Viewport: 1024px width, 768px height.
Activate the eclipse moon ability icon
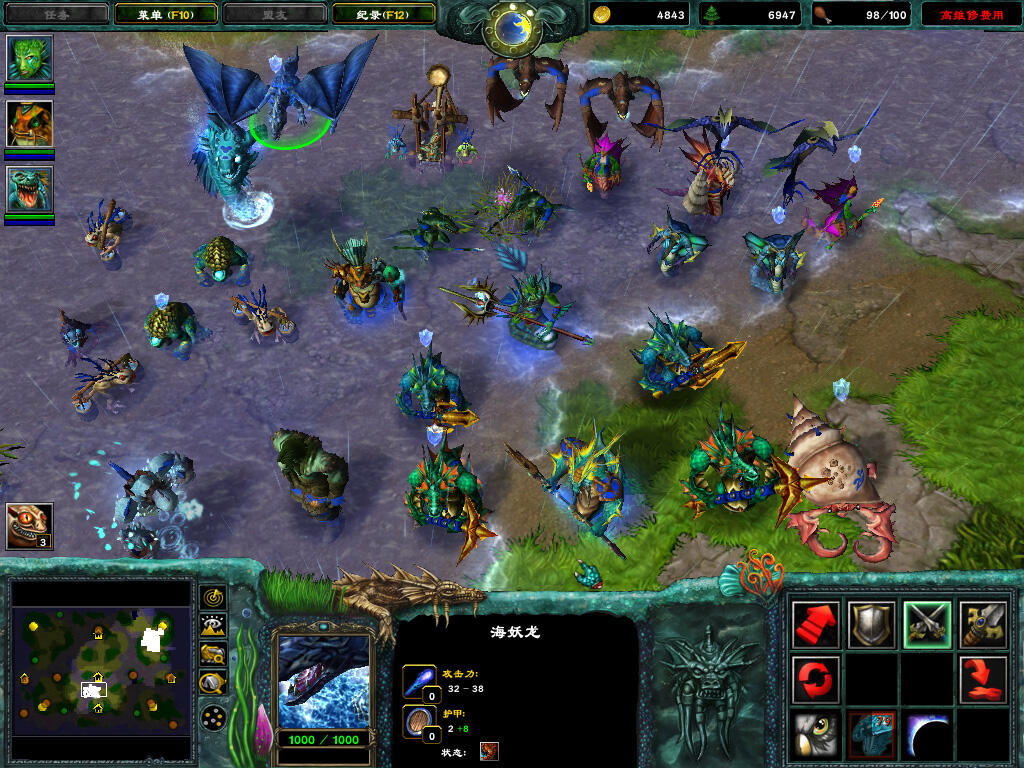[927, 735]
